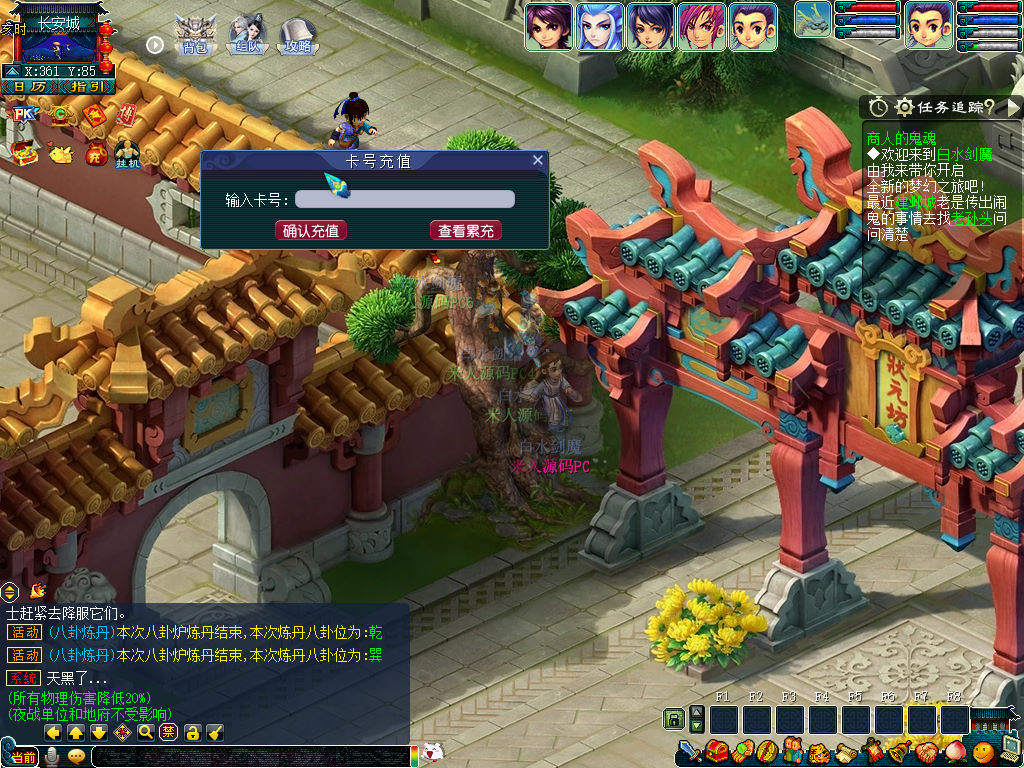The height and width of the screenshot is (768, 1024).
Task: Open 查看累充 cumulative recharge view
Action: pyautogui.click(x=466, y=231)
